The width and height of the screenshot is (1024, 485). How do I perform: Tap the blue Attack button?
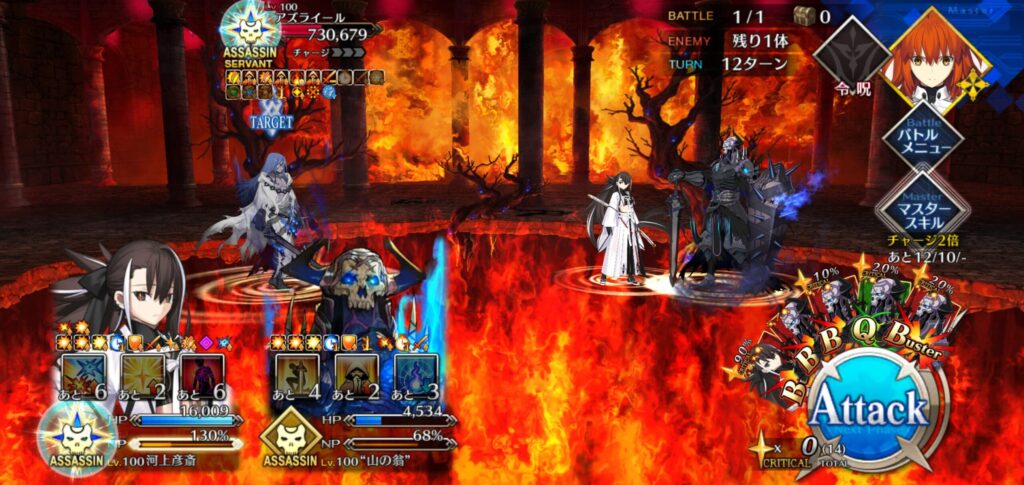point(868,408)
